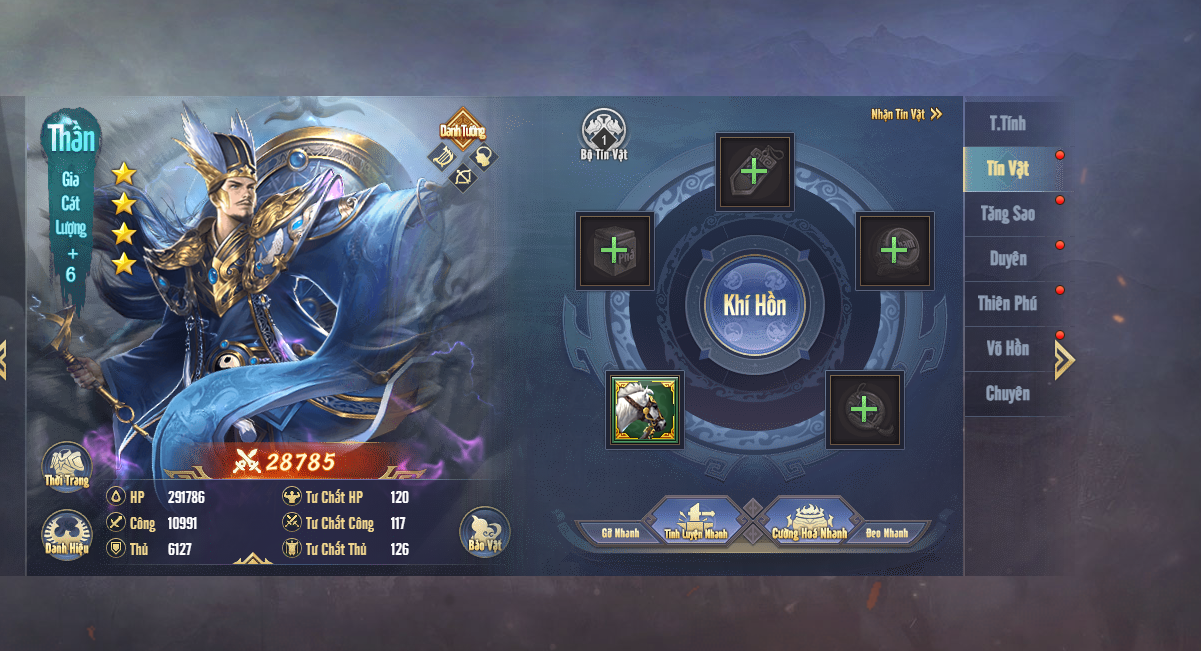Image resolution: width=1201 pixels, height=651 pixels.
Task: Activate Tinh Luyện Nhanh
Action: point(696,524)
